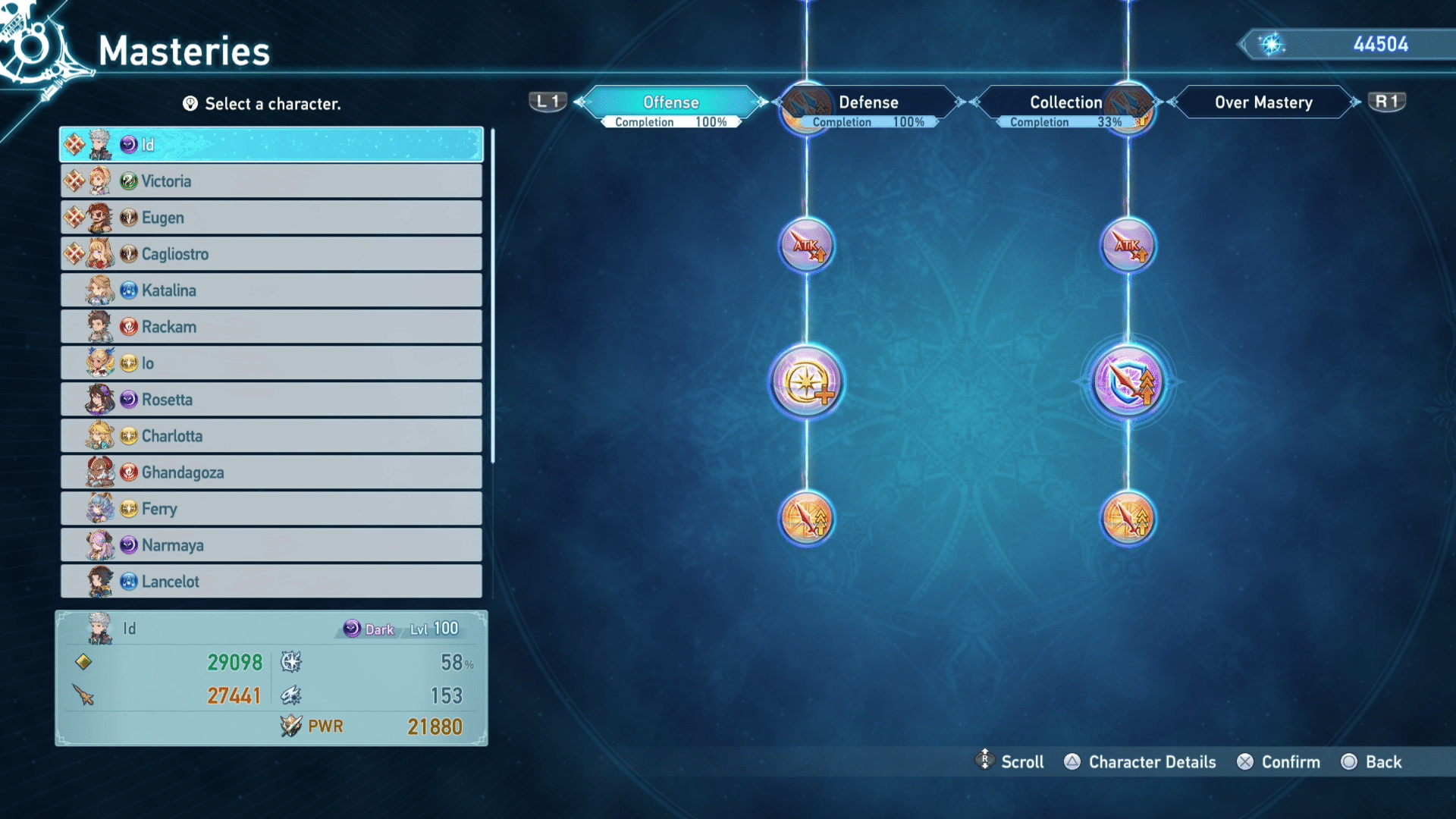Viewport: 1456px width, 819px height.
Task: Select Ghandagoza's row
Action: [x=271, y=472]
